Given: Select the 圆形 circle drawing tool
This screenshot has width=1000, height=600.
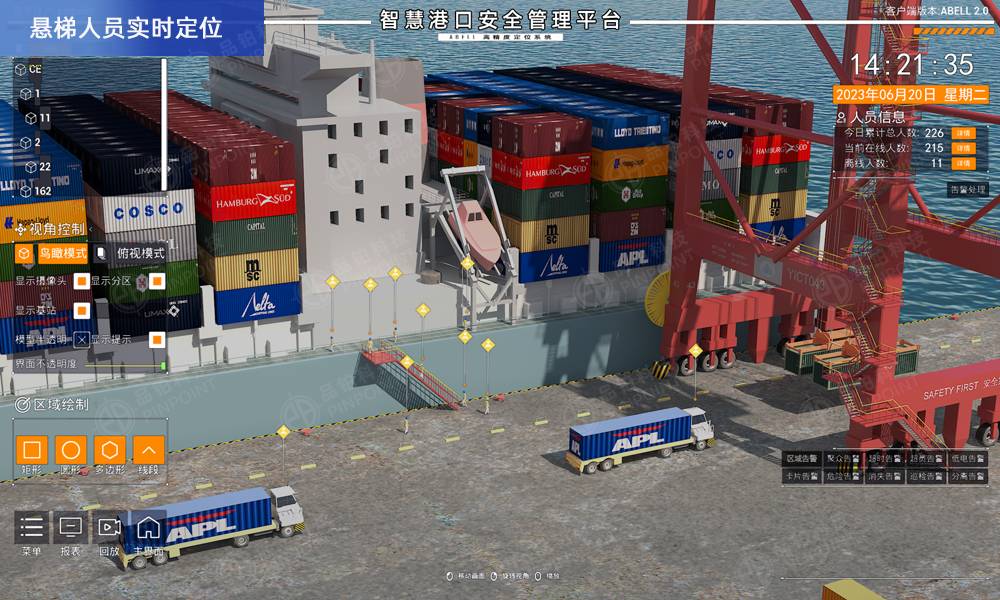Looking at the screenshot, I should 71,450.
